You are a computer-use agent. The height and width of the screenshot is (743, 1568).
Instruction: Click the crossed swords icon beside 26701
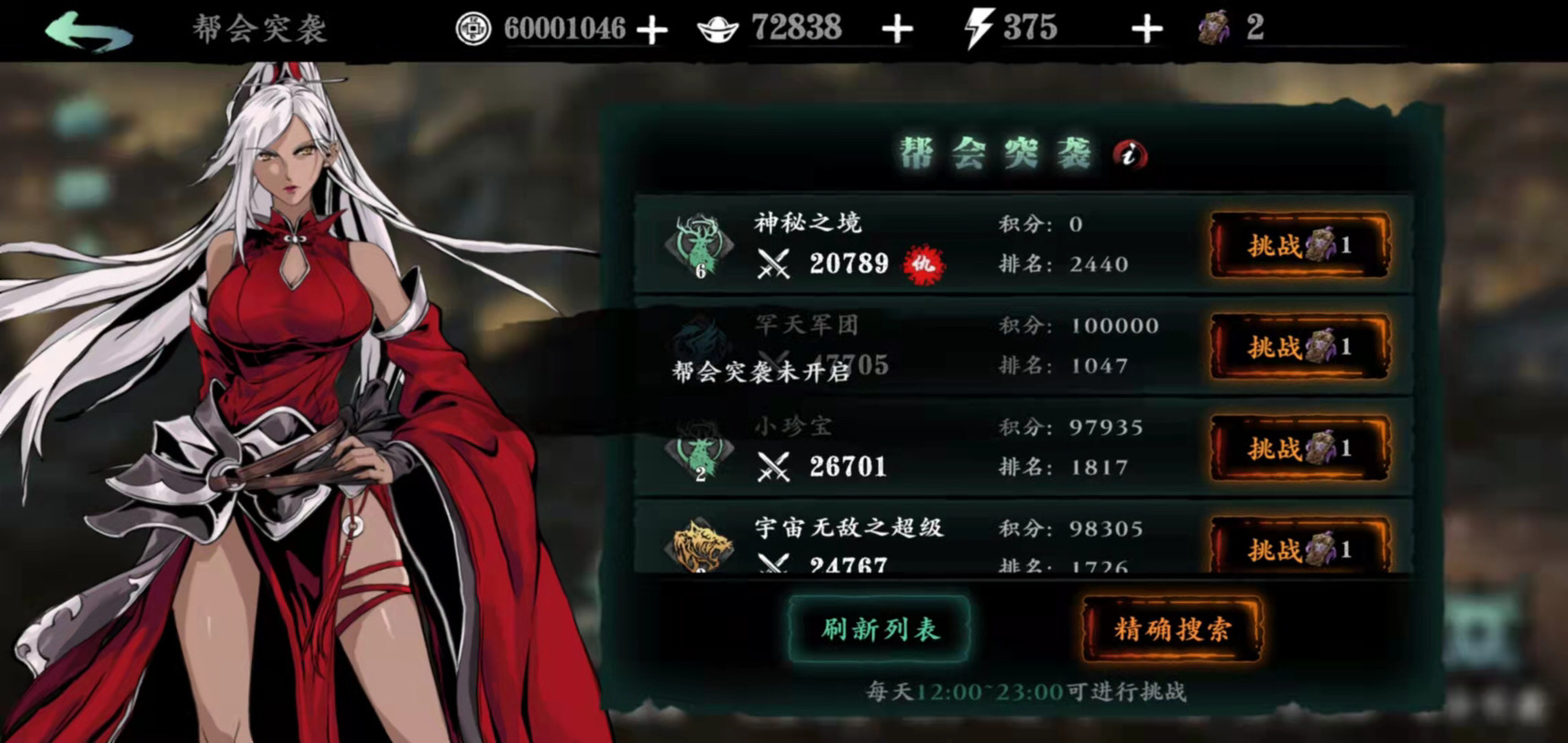tap(773, 465)
